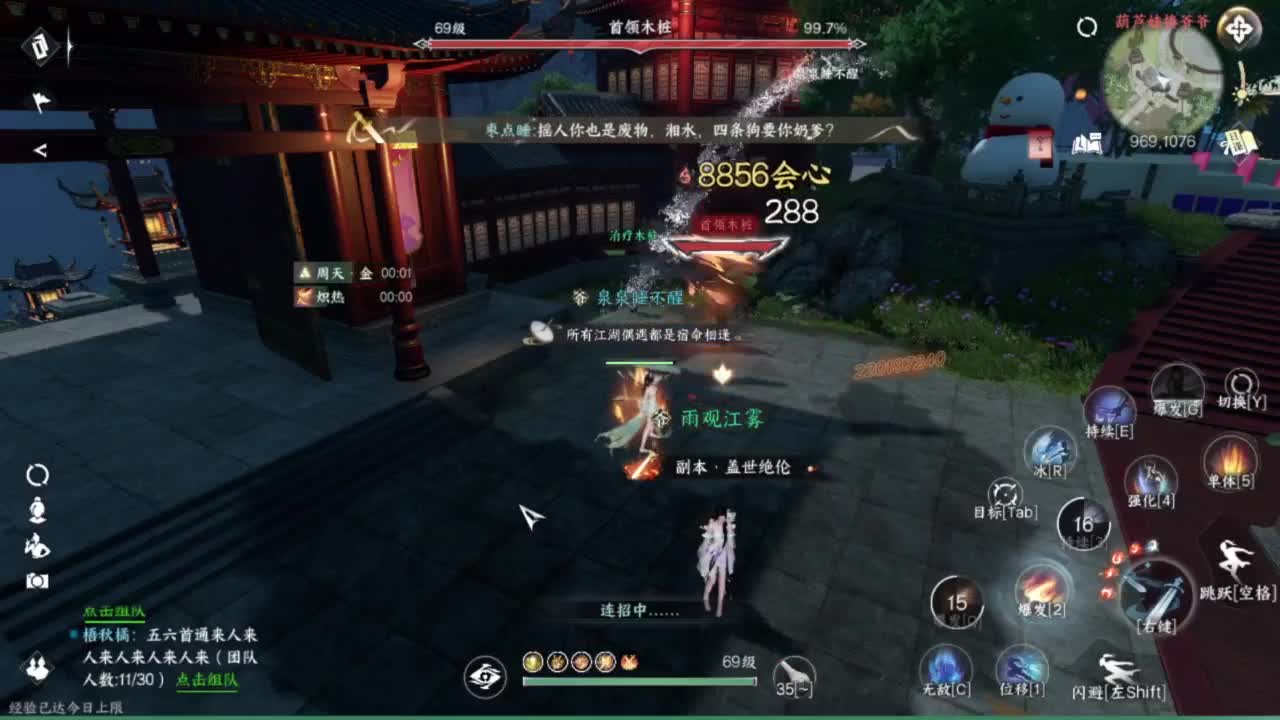Use the 切换[Y] weapon switch skill

click(1240, 383)
